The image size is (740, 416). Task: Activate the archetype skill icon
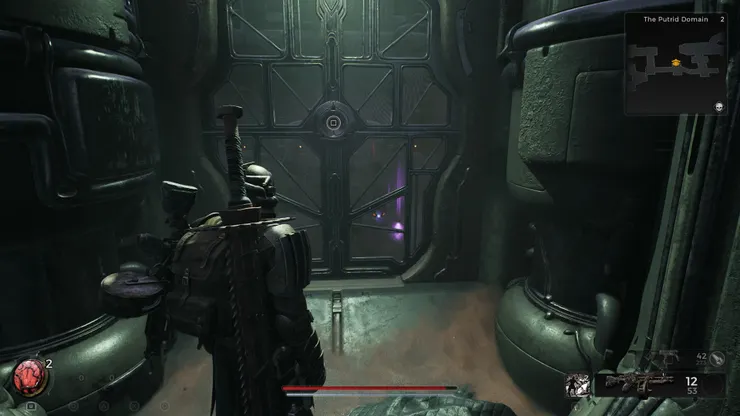[x=576, y=383]
